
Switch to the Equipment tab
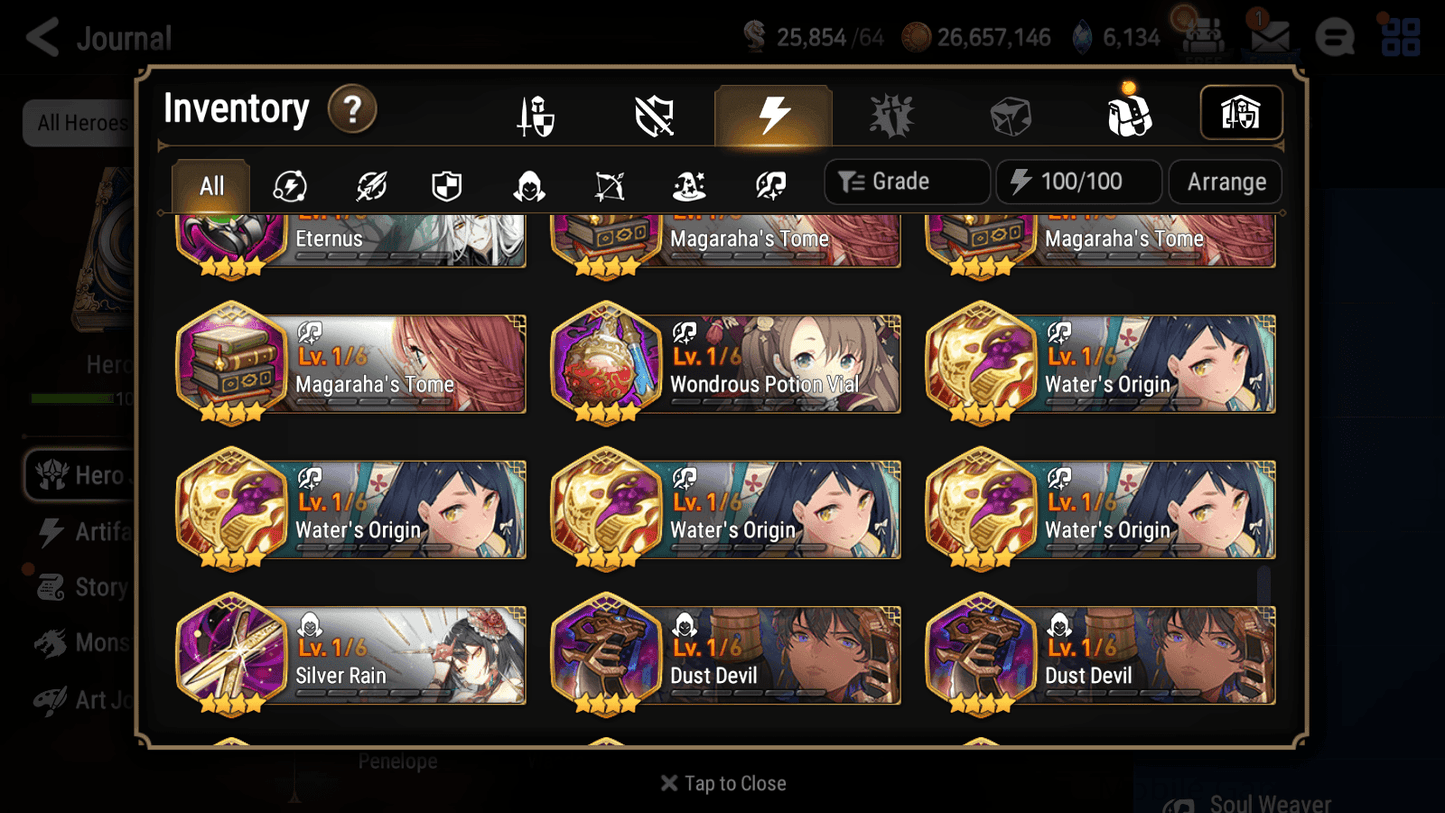click(x=535, y=114)
